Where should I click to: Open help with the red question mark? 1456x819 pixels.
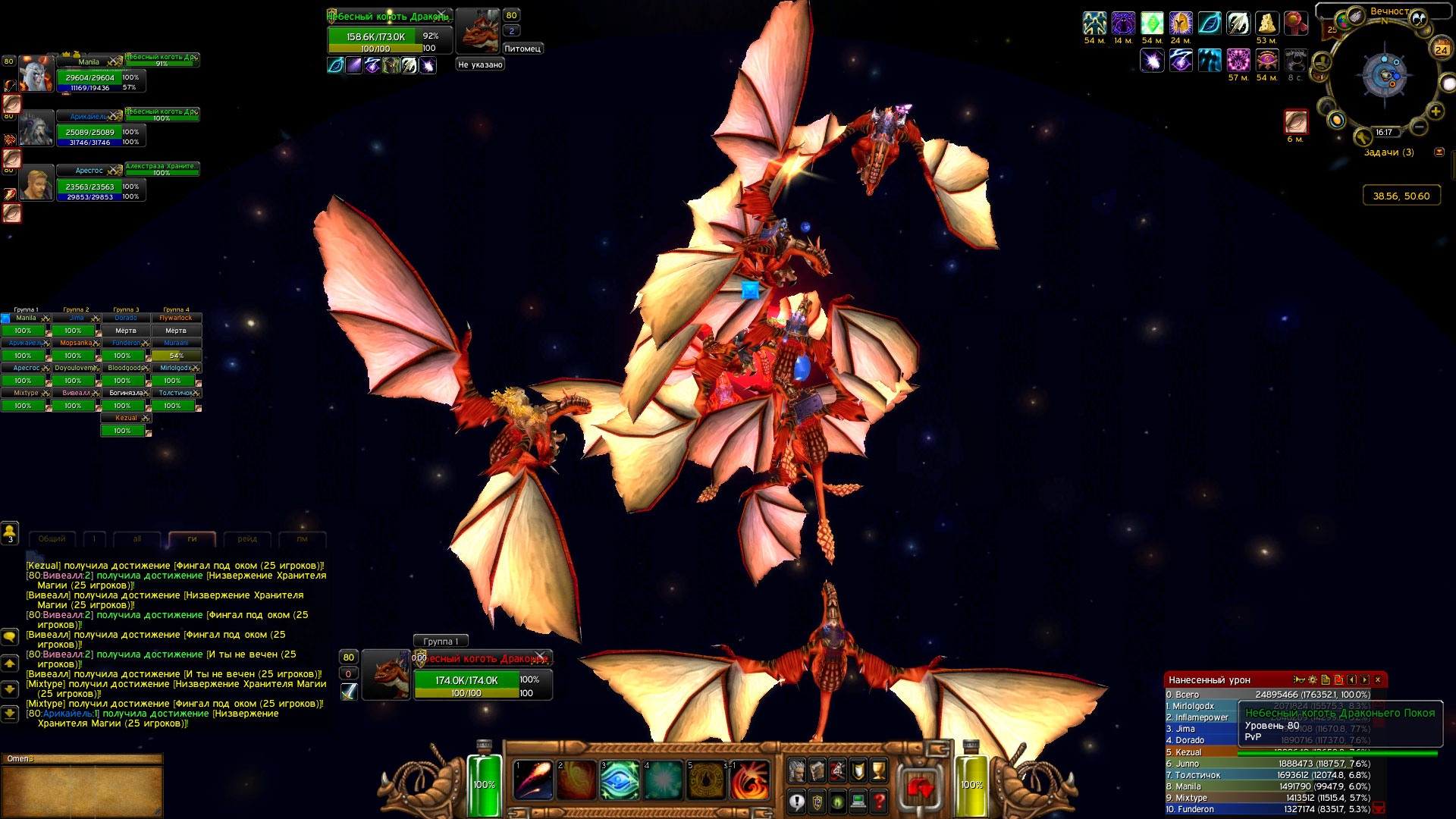pos(878,801)
